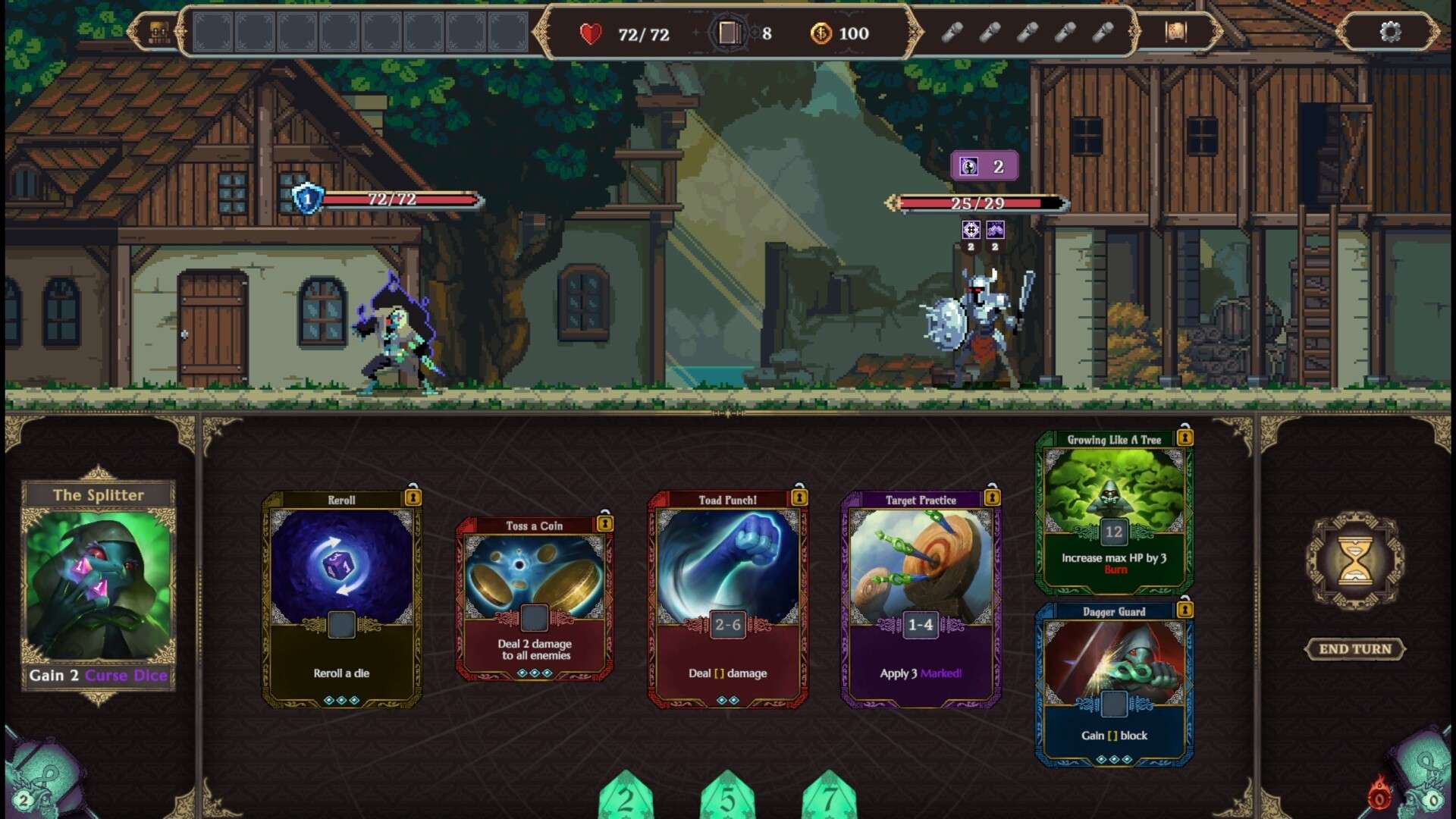View the deck card icon
Image resolution: width=1456 pixels, height=819 pixels.
[728, 33]
